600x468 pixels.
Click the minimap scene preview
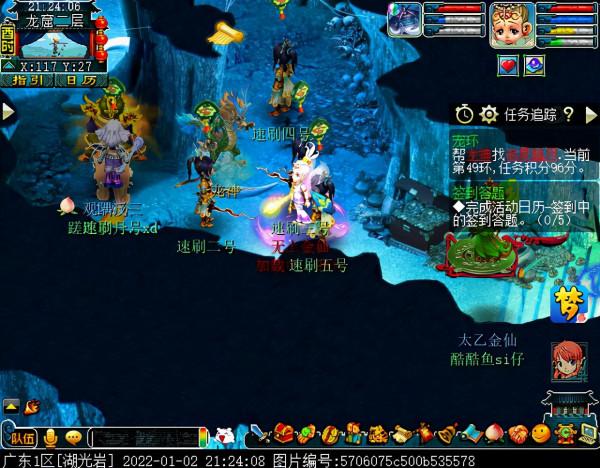point(54,44)
